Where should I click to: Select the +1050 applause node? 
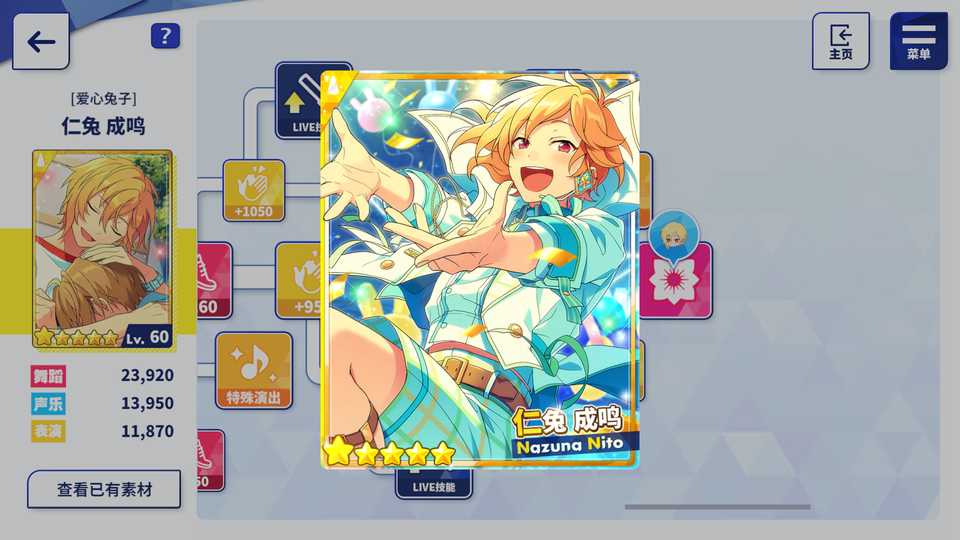(253, 190)
